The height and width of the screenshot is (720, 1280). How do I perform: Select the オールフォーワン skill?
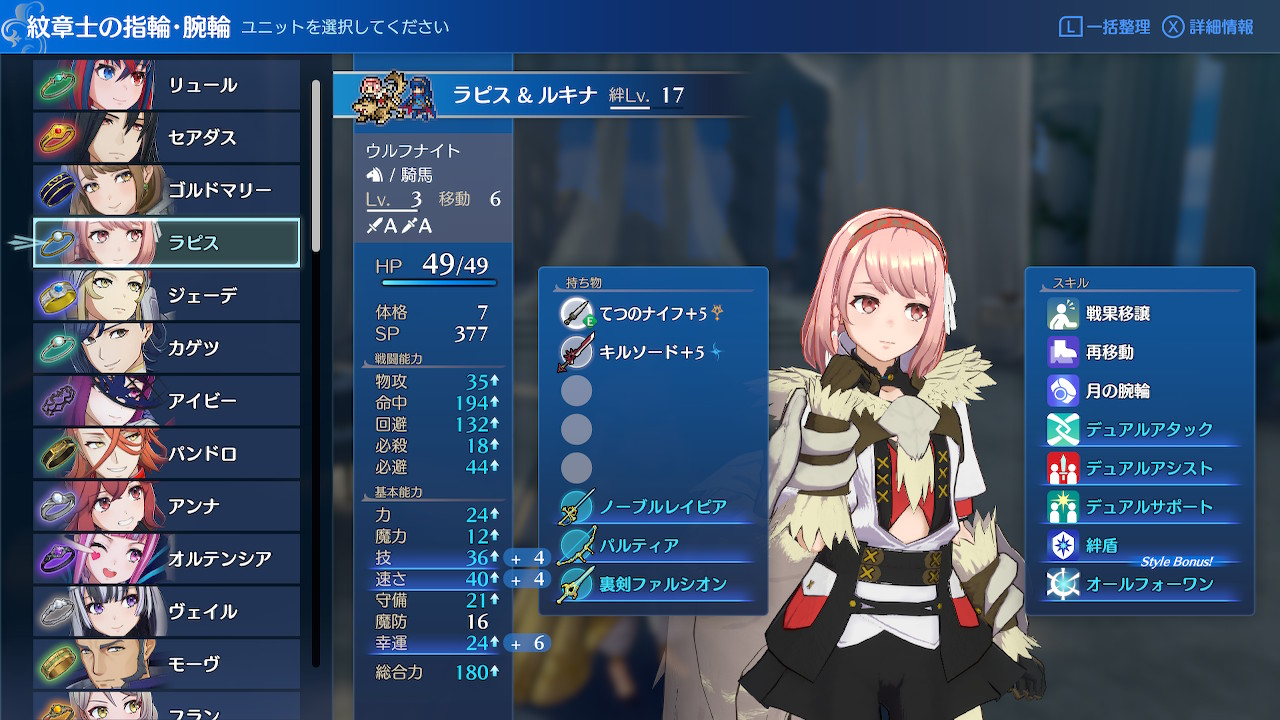pyautogui.click(x=1135, y=584)
